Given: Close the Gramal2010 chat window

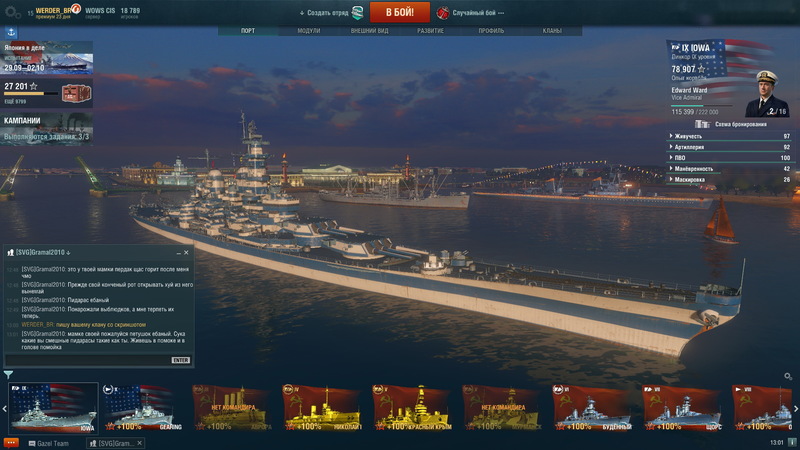Looking at the screenshot, I should [188, 252].
